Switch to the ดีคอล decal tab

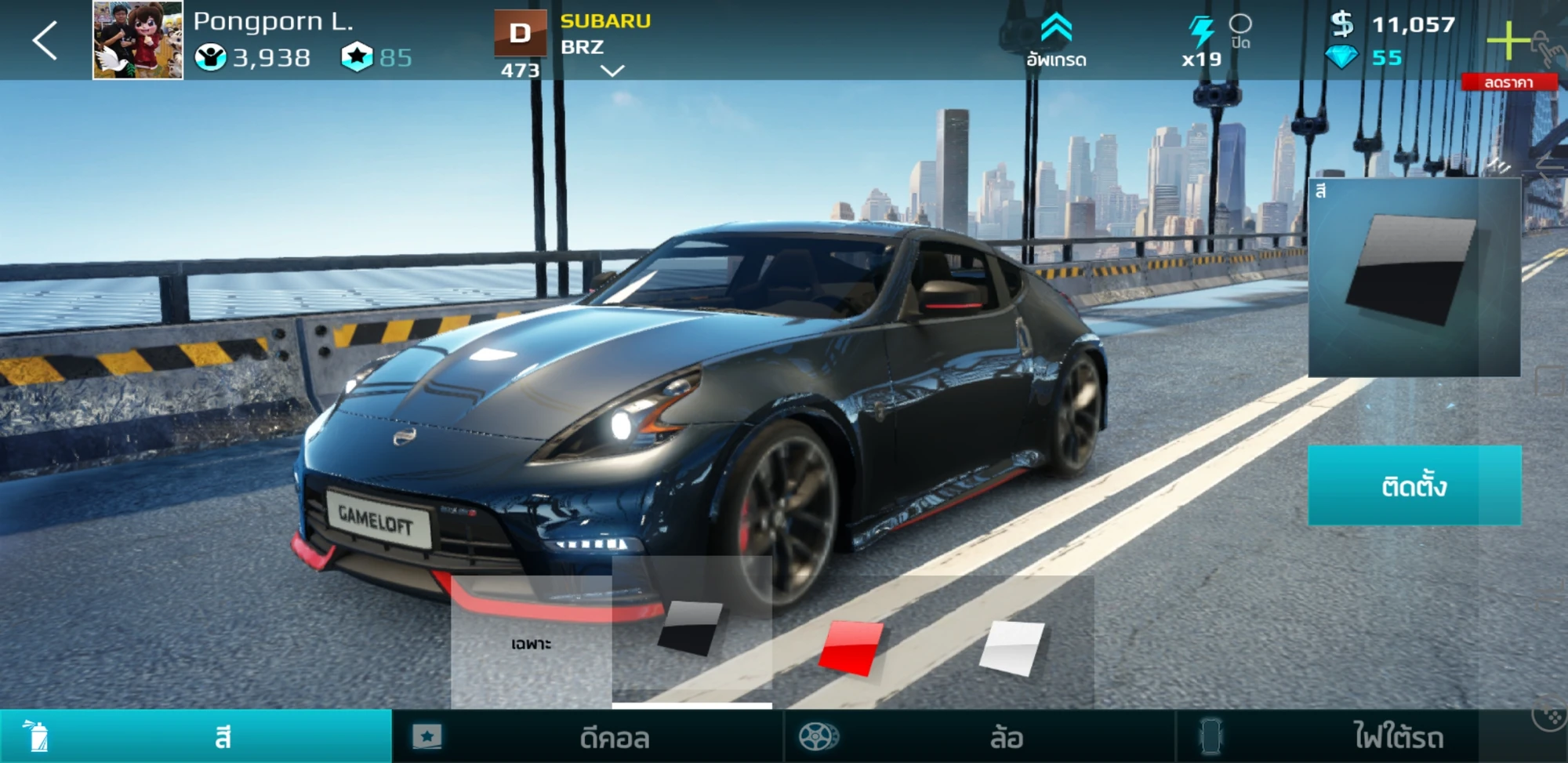click(x=588, y=737)
